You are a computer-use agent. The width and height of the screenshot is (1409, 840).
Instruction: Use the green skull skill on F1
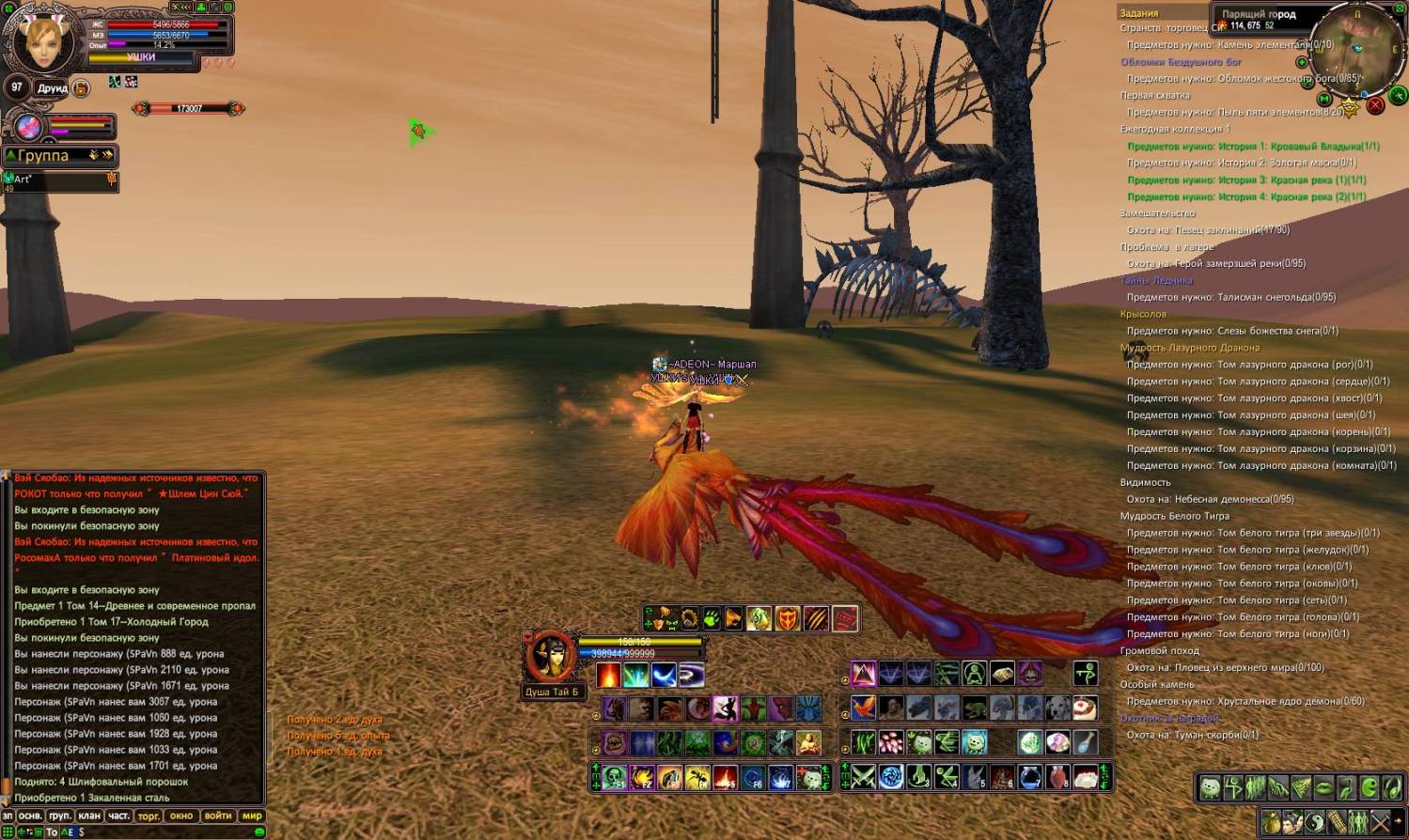coord(615,777)
